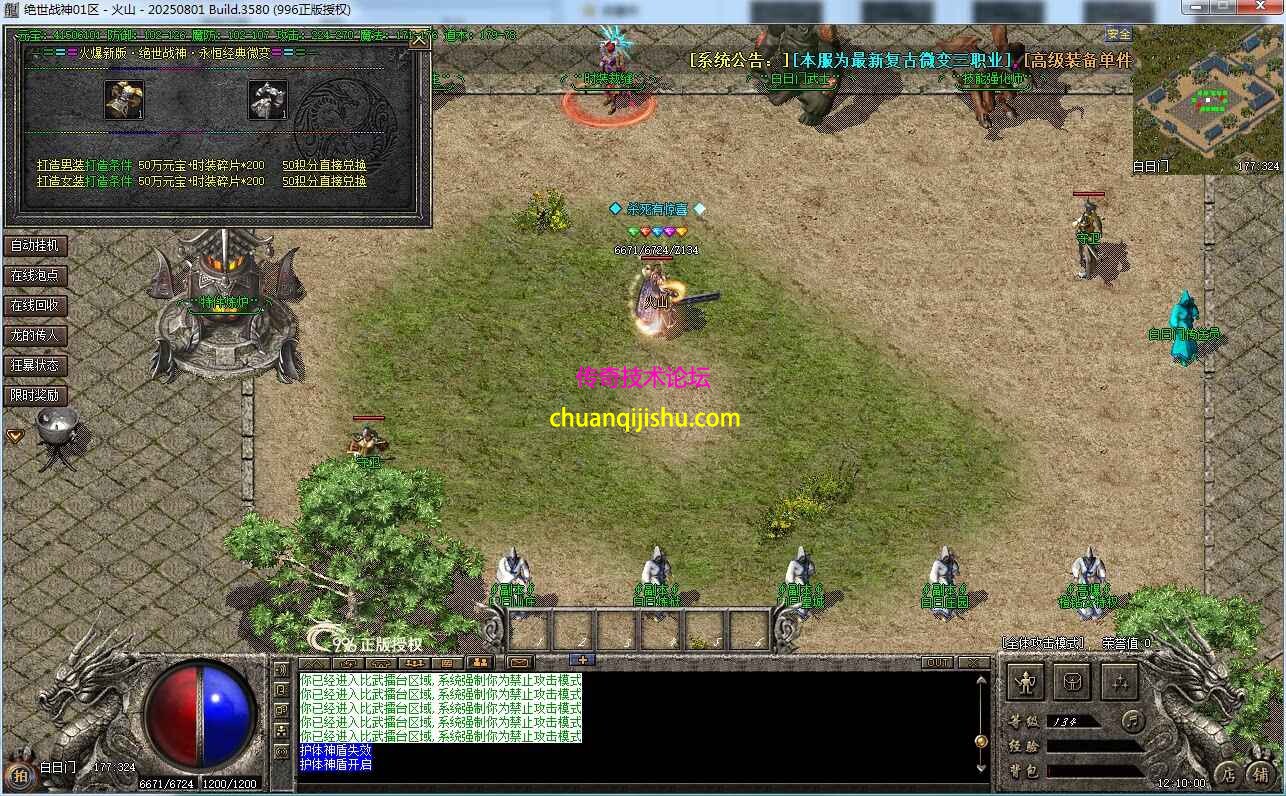Image resolution: width=1286 pixels, height=796 pixels.
Task: Open the character stats panel icon
Action: coord(1027,681)
